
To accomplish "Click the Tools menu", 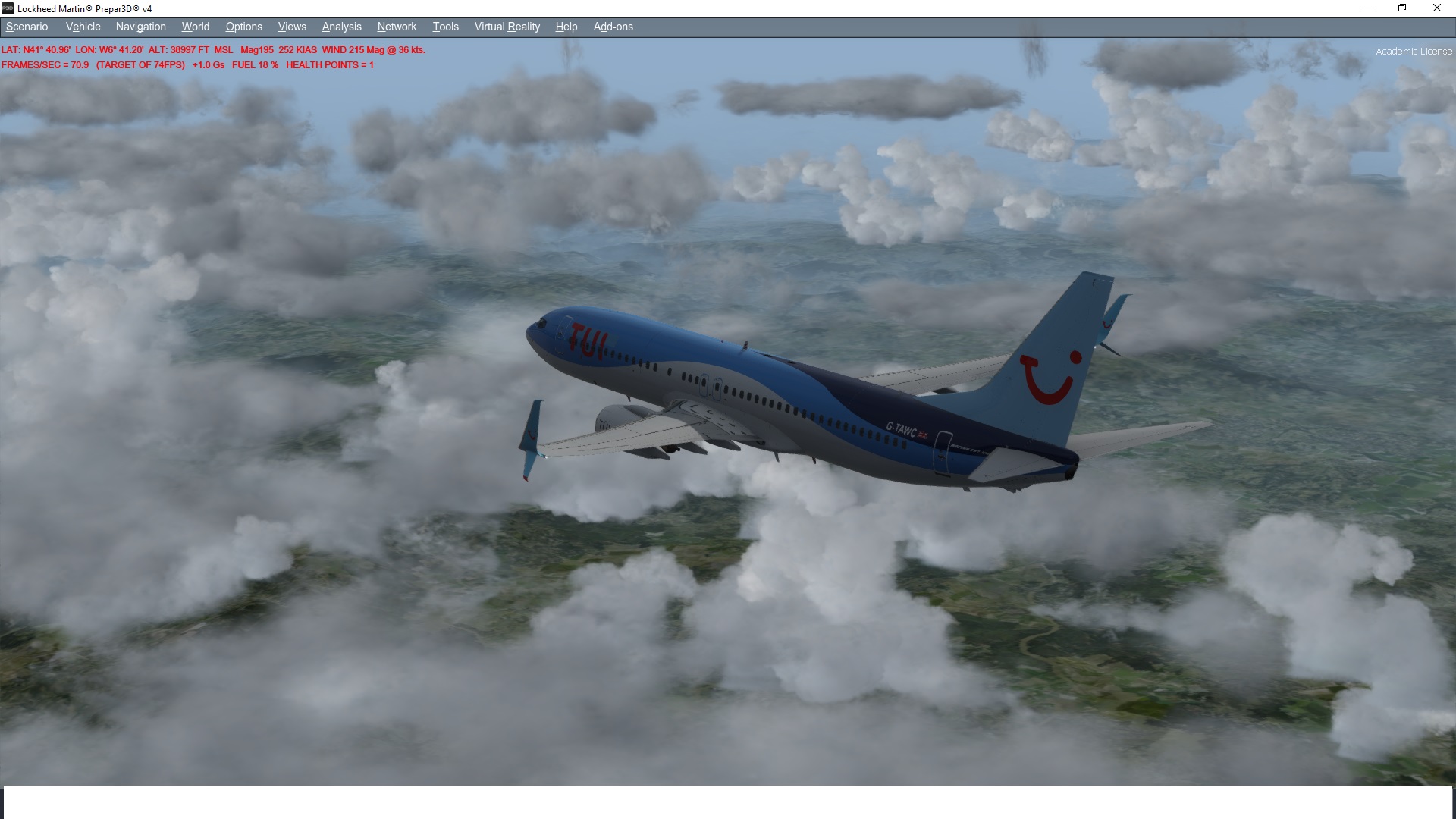I will 445,27.
